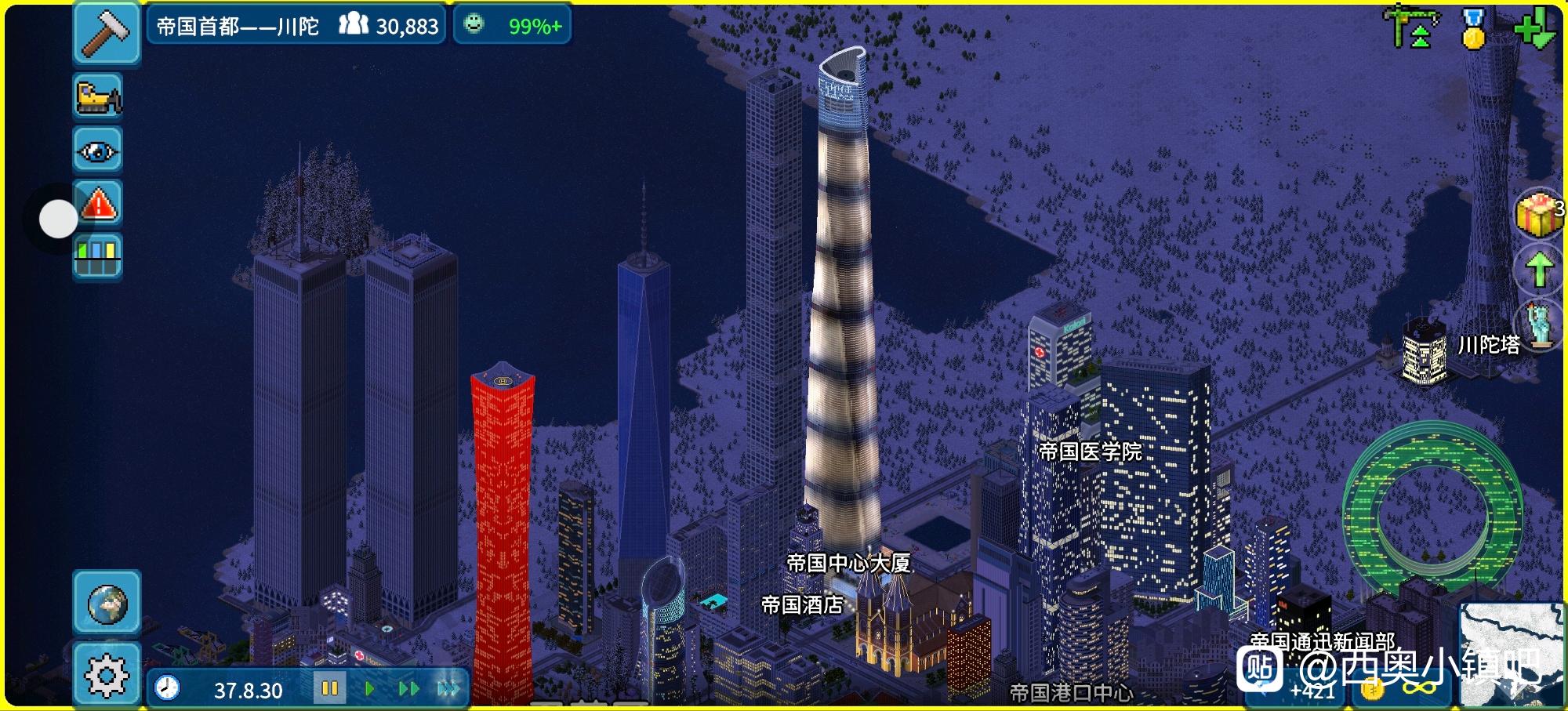Viewport: 1568px width, 711px height.
Task: Open the gold medal achievements icon
Action: coord(1474,29)
